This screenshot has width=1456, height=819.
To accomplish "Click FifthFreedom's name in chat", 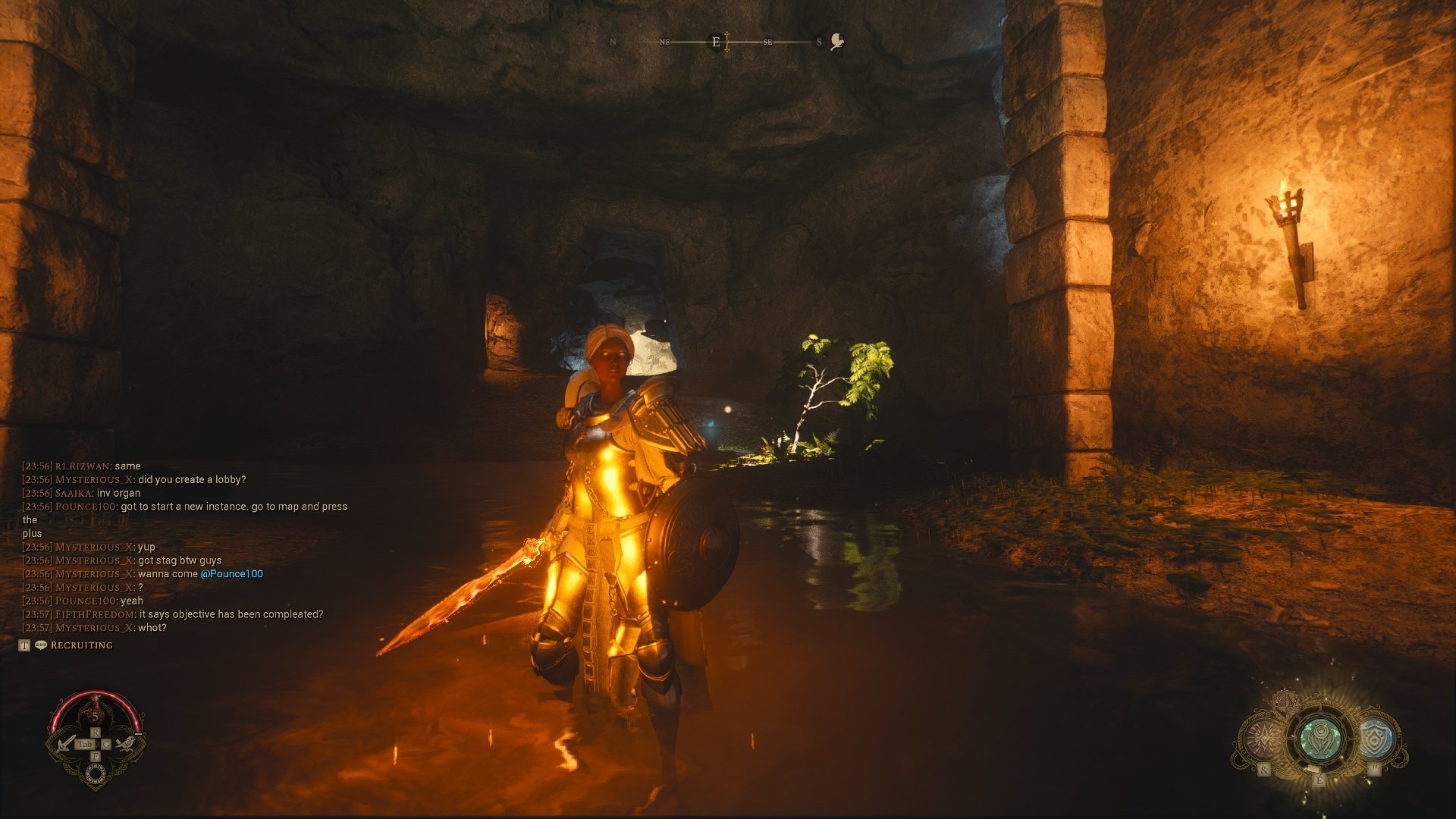I will point(96,614).
